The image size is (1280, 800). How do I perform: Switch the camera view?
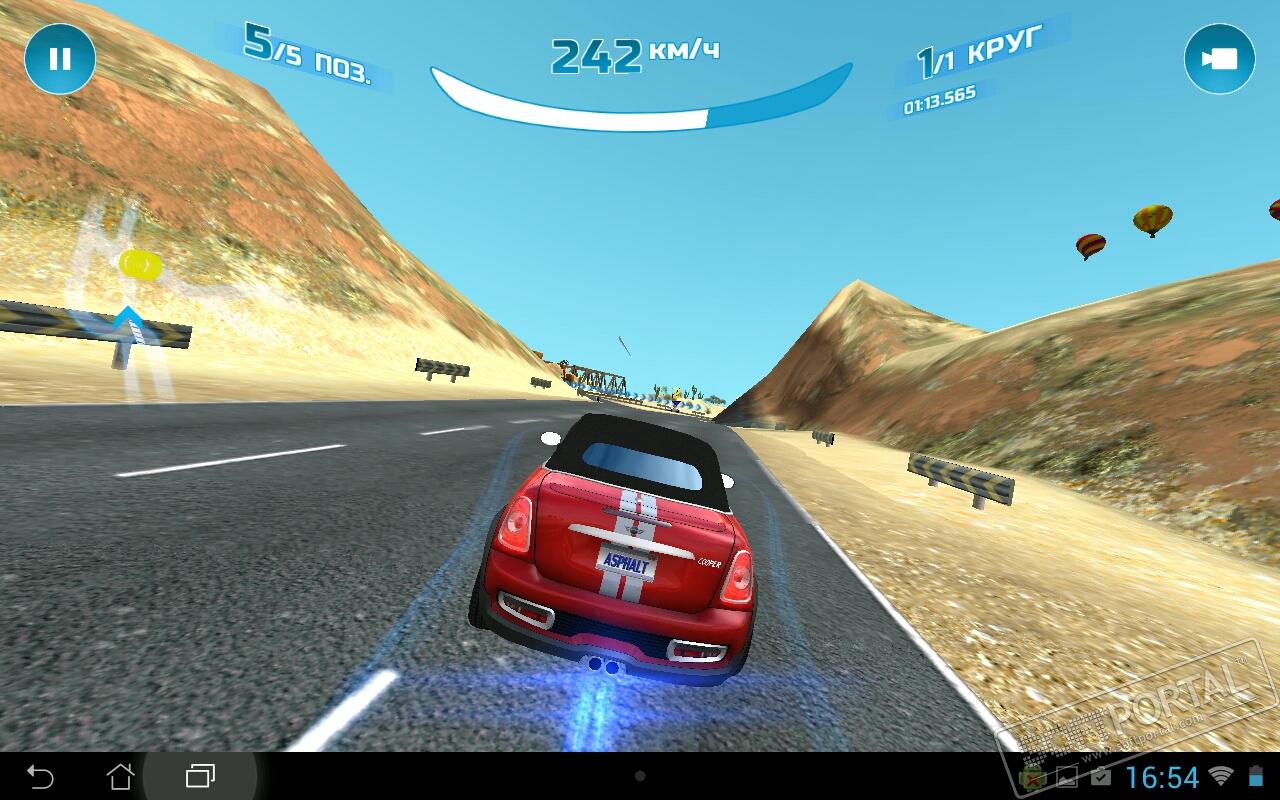1219,59
